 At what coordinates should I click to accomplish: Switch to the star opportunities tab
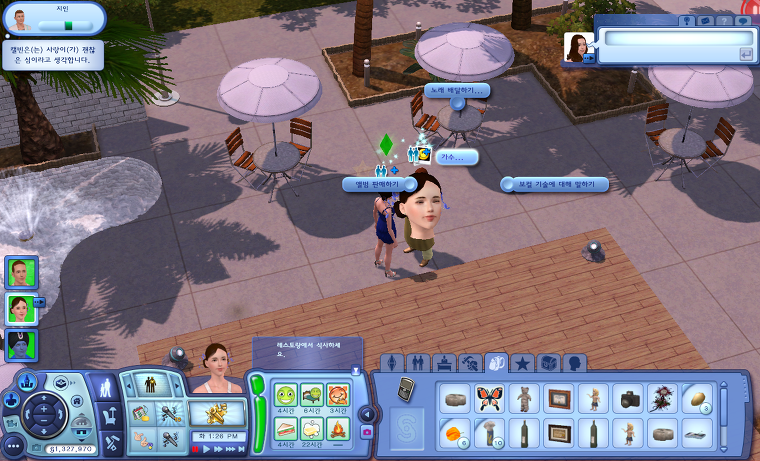click(523, 362)
